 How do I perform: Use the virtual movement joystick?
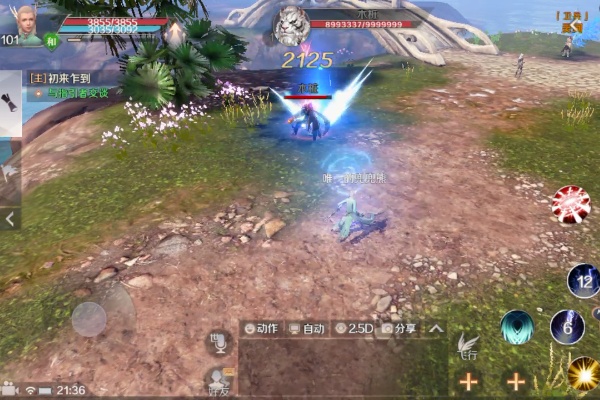[x=89, y=319]
